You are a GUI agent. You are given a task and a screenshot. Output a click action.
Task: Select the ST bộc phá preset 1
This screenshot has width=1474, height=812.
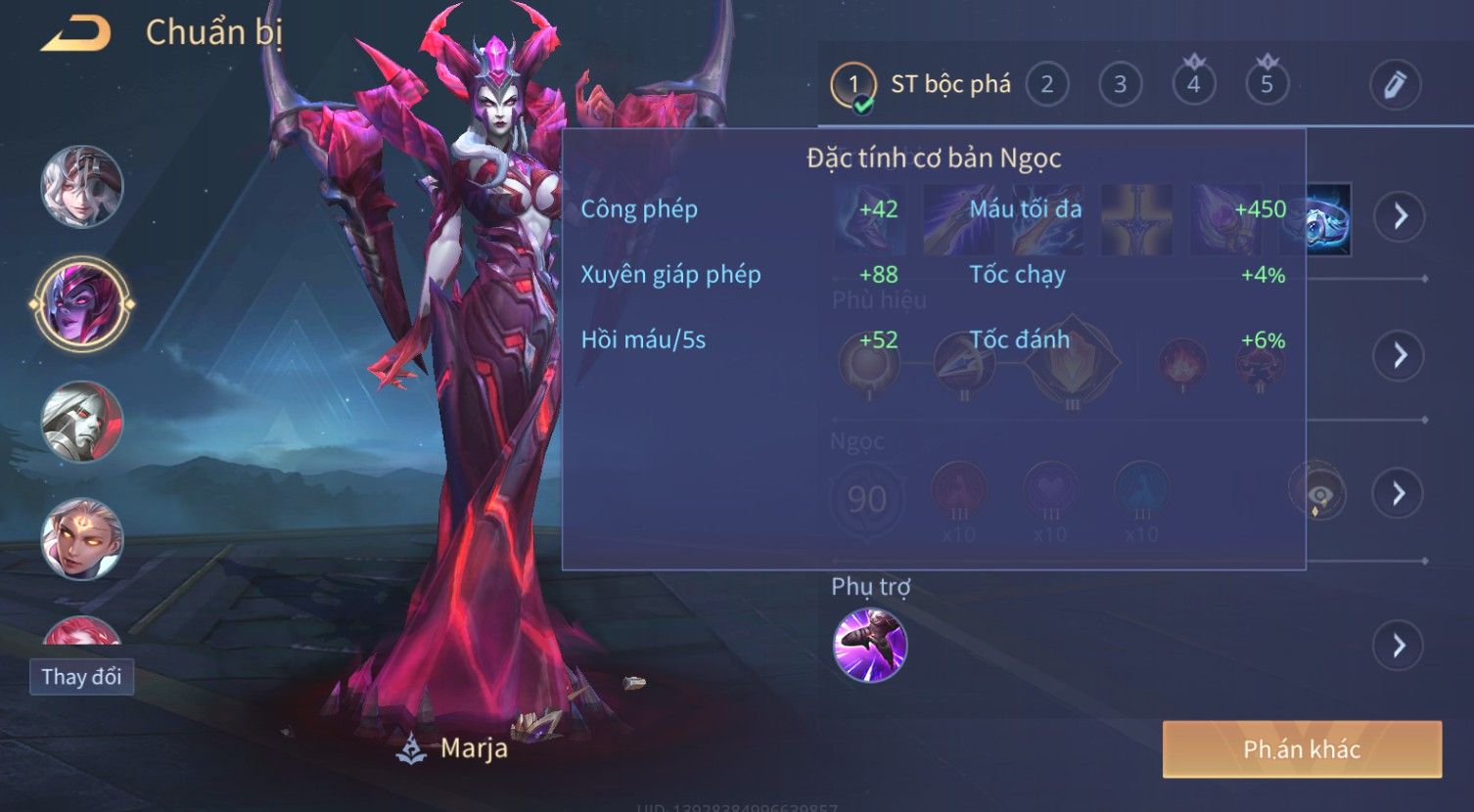pos(853,85)
